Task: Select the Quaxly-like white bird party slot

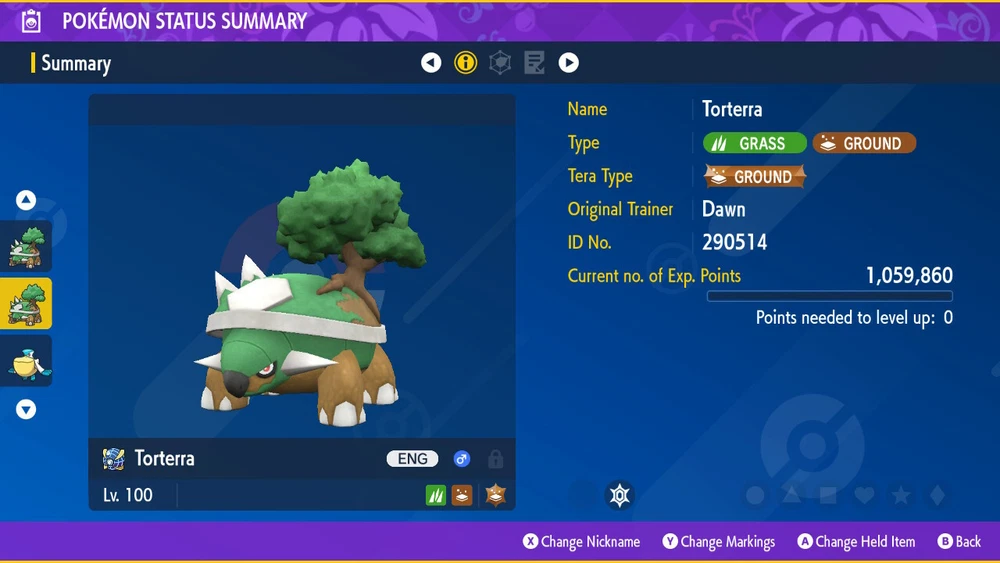Action: coord(26,361)
